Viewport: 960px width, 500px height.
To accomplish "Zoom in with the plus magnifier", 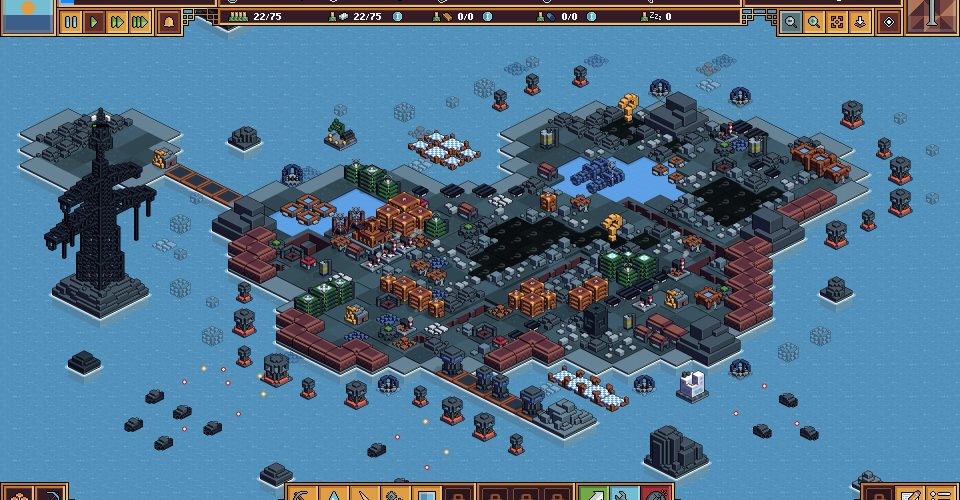I will pyautogui.click(x=814, y=21).
